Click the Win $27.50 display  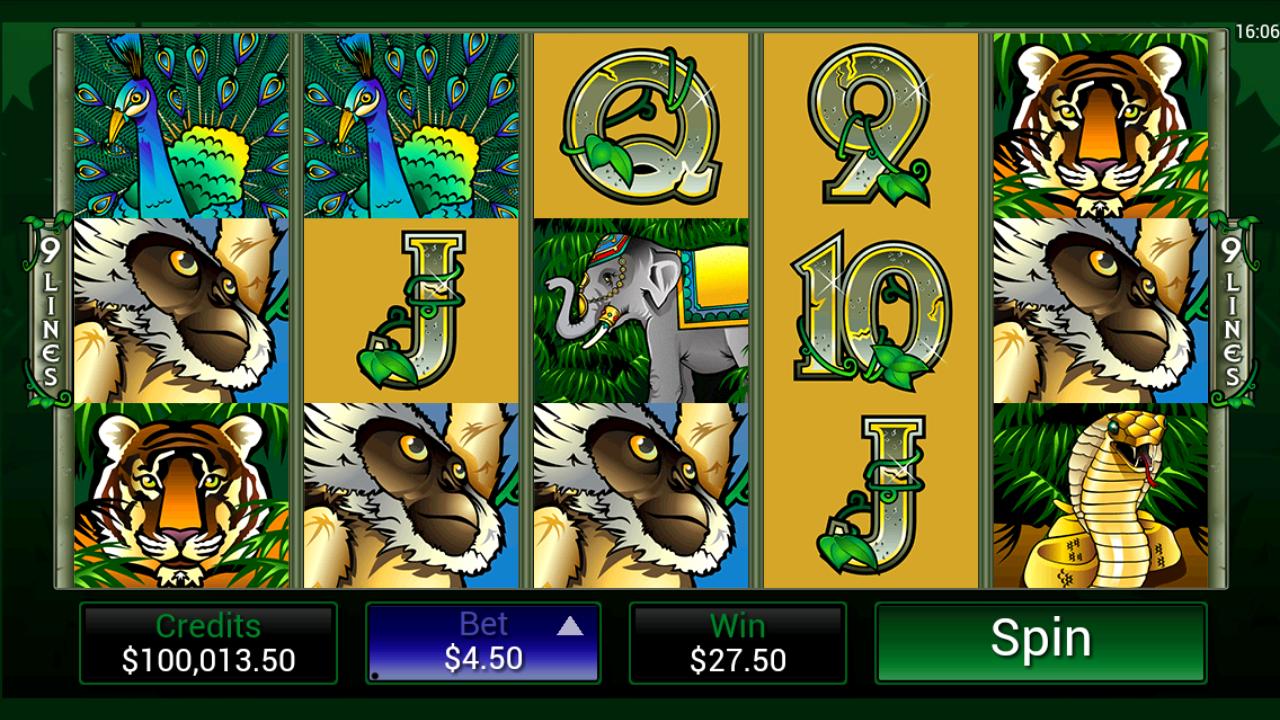740,643
